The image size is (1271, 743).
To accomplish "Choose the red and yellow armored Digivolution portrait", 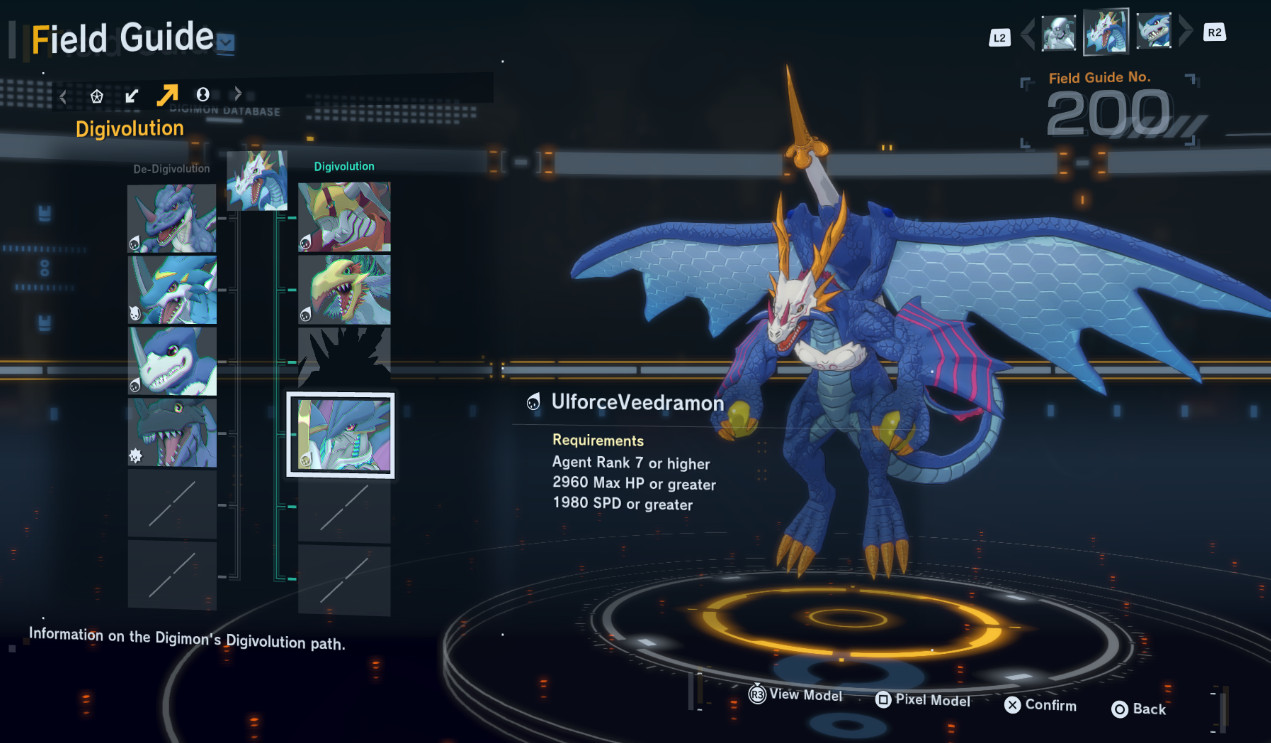I will click(344, 216).
